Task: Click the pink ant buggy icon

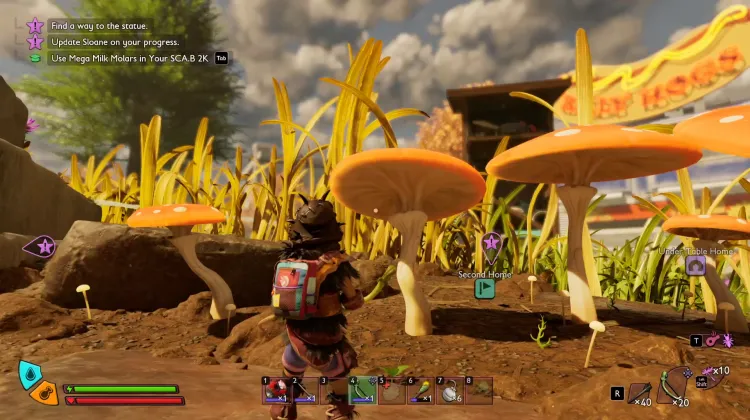Action: pyautogui.click(x=727, y=341)
